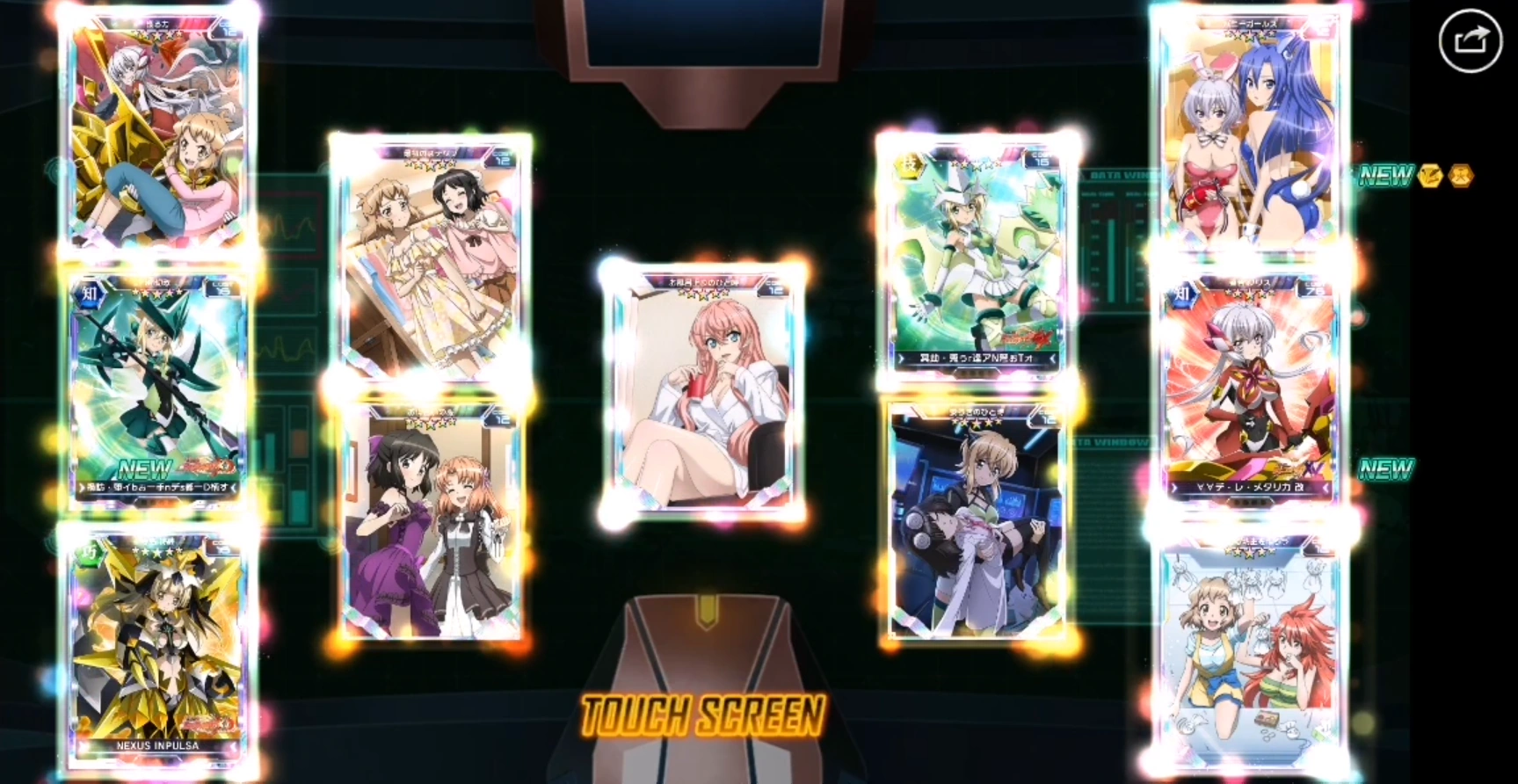Tap the left arrow on the bunny girls card title banner
The image size is (1518, 784).
[1197, 24]
